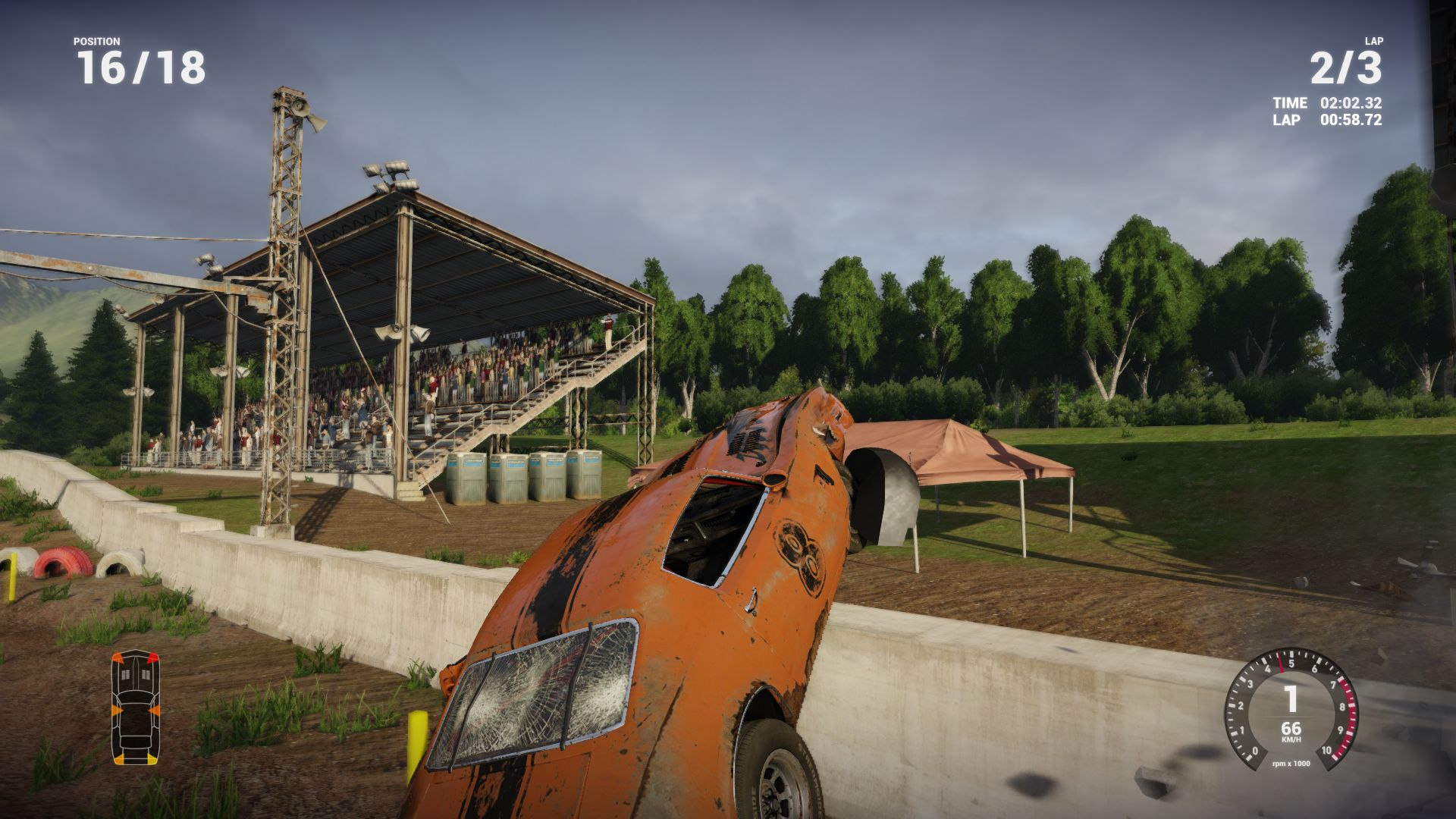Click the car damage indicator diagram
The height and width of the screenshot is (819, 1456).
[136, 707]
